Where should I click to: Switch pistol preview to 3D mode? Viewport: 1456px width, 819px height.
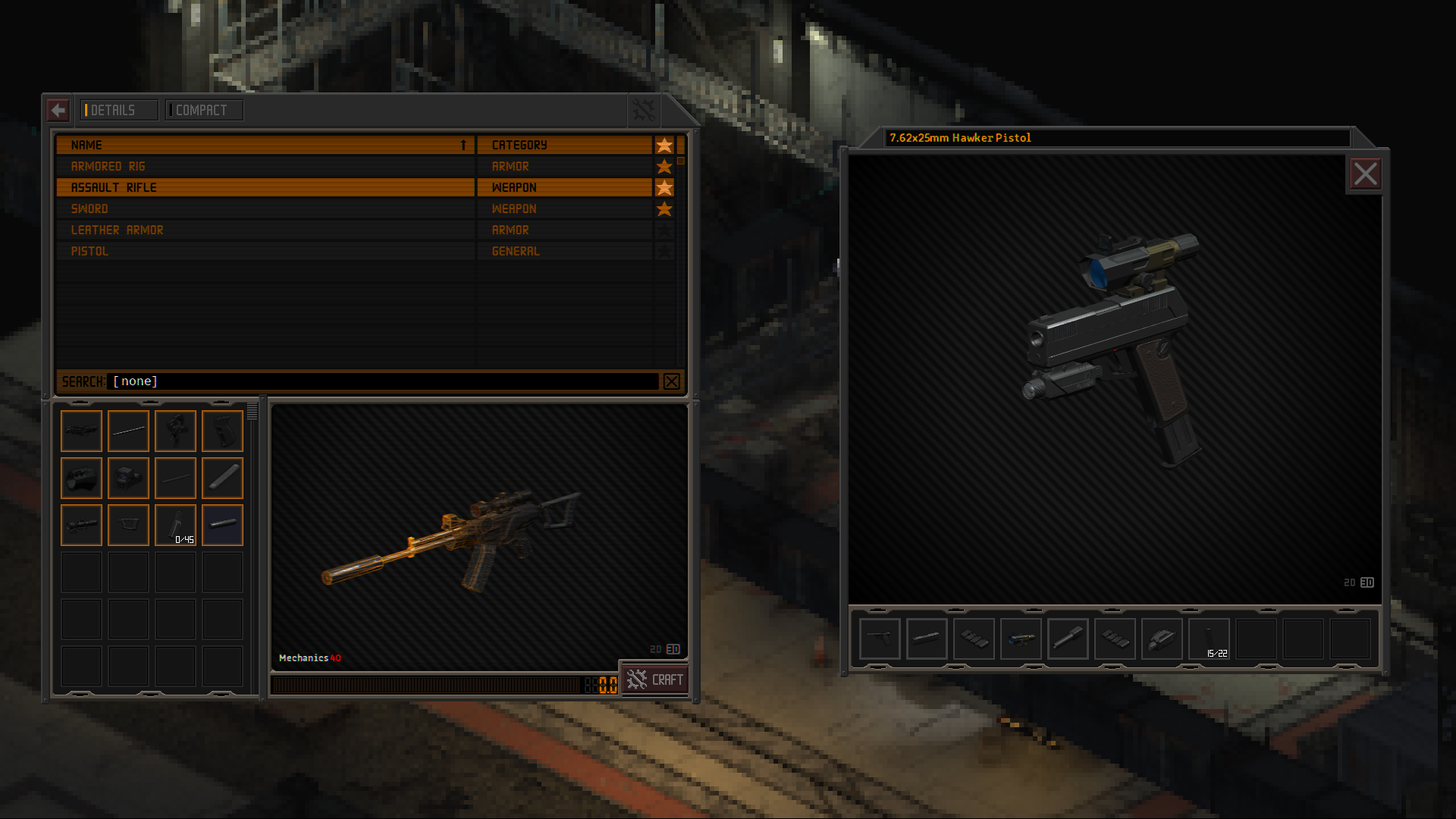[x=1367, y=582]
